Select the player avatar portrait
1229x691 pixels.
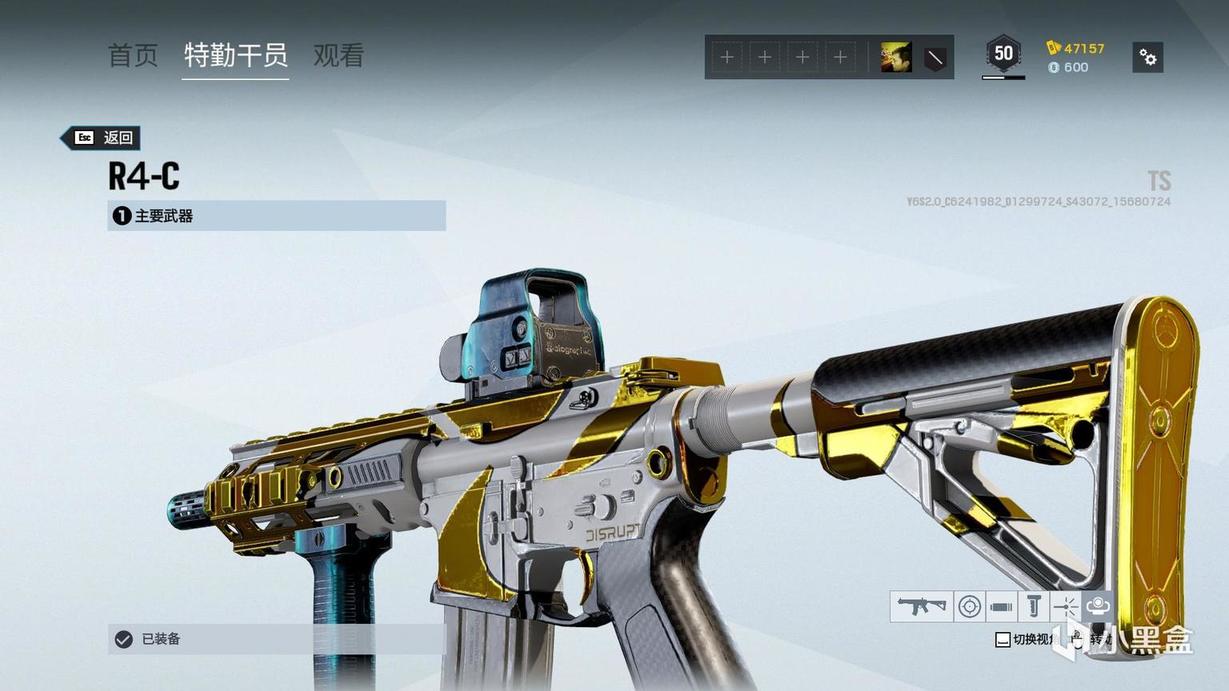click(895, 58)
